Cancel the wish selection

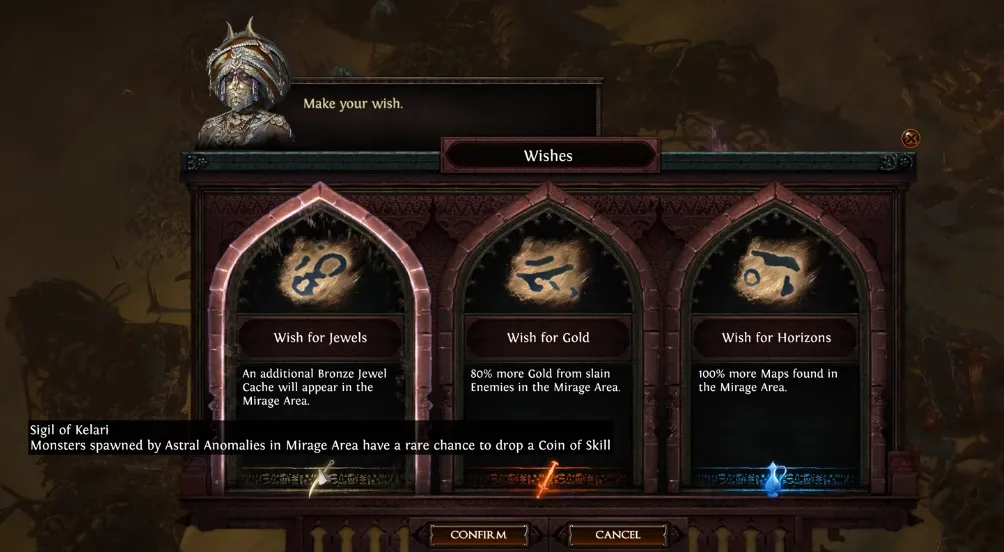[x=617, y=535]
